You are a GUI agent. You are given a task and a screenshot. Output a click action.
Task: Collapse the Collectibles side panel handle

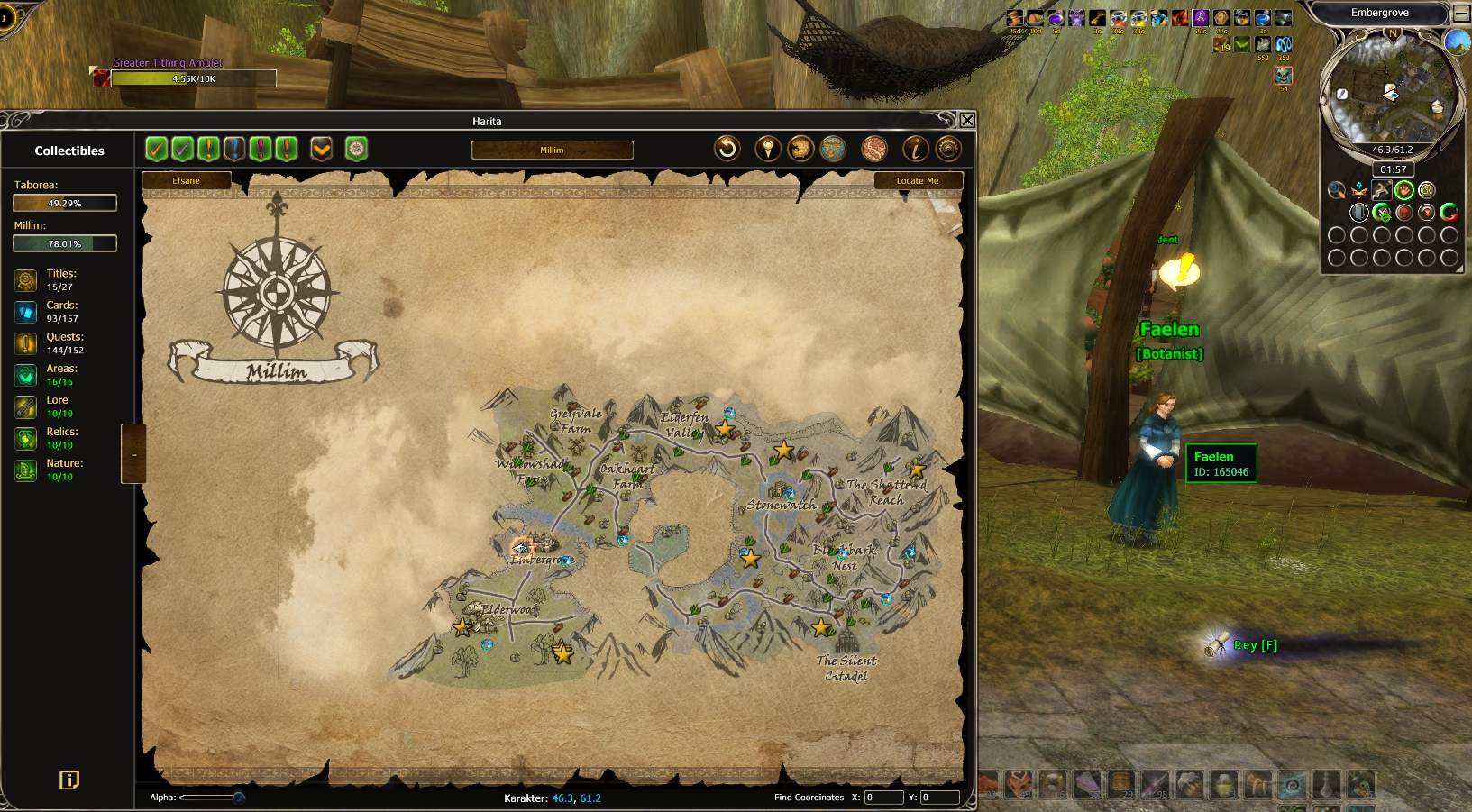click(133, 453)
